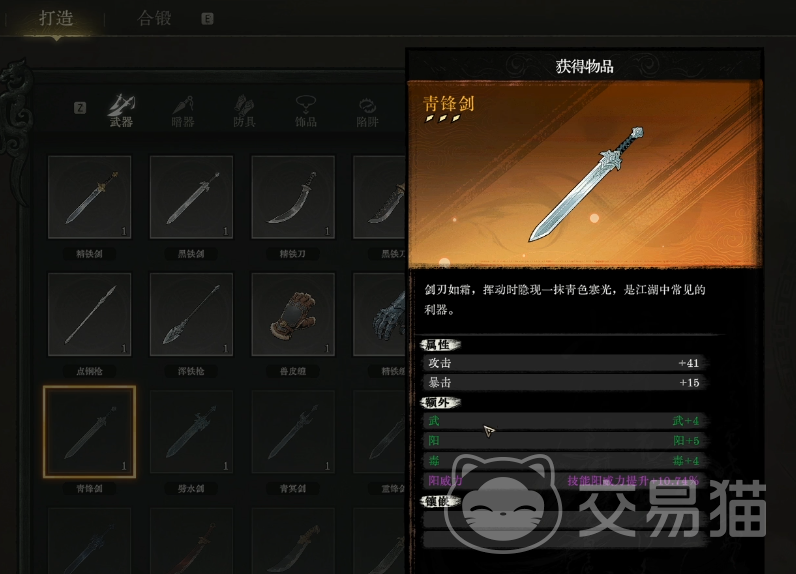Image resolution: width=796 pixels, height=574 pixels.
Task: Pick the 黑铁剑 sword slot
Action: pyautogui.click(x=191, y=197)
